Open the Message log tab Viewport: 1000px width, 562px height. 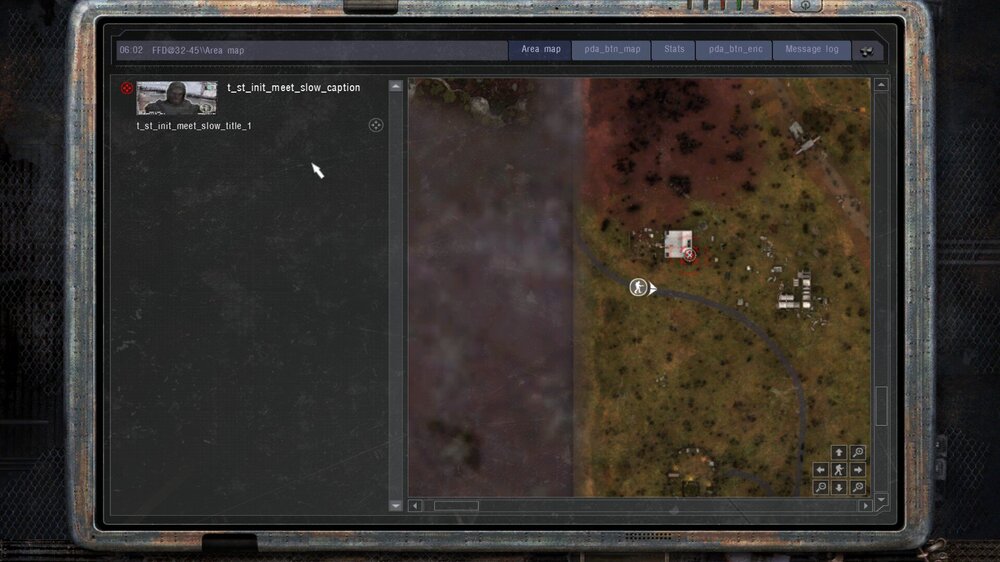tap(811, 50)
